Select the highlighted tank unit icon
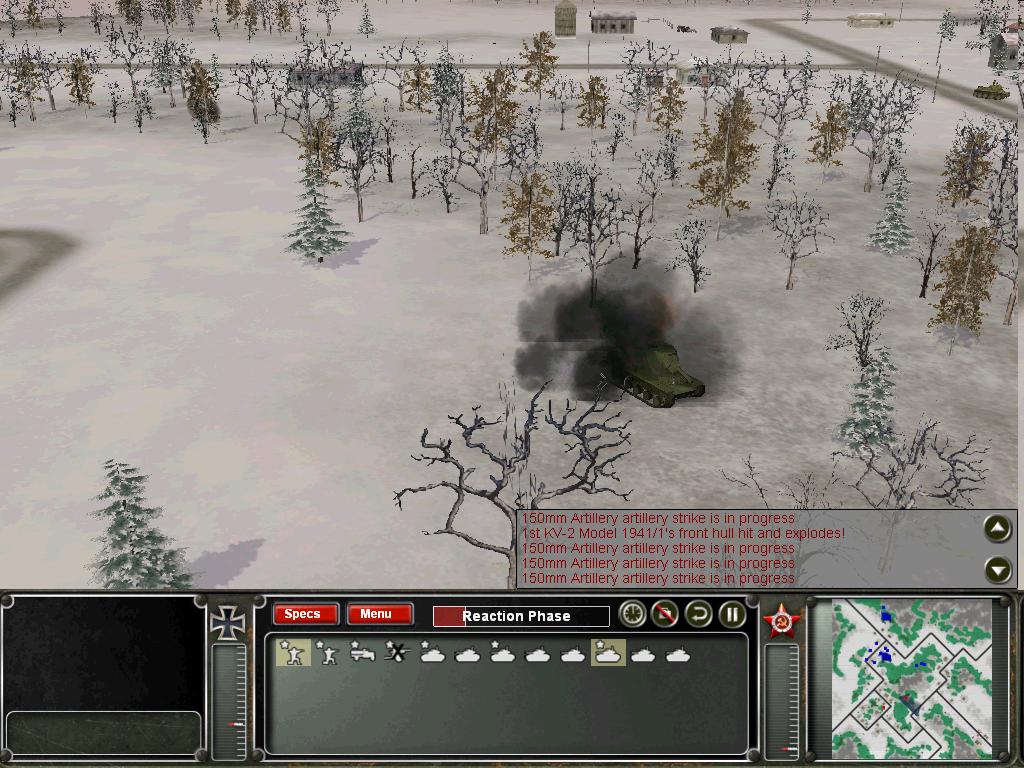 (x=608, y=654)
